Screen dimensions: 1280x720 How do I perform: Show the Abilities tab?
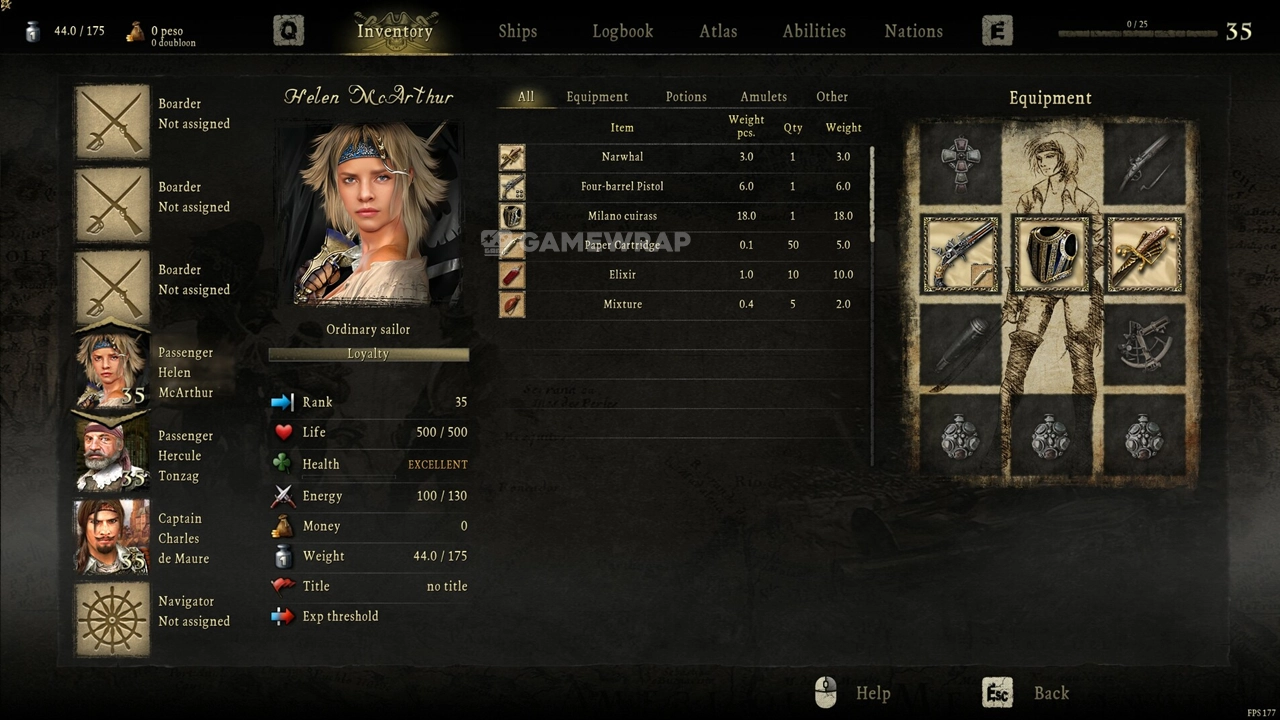click(814, 31)
